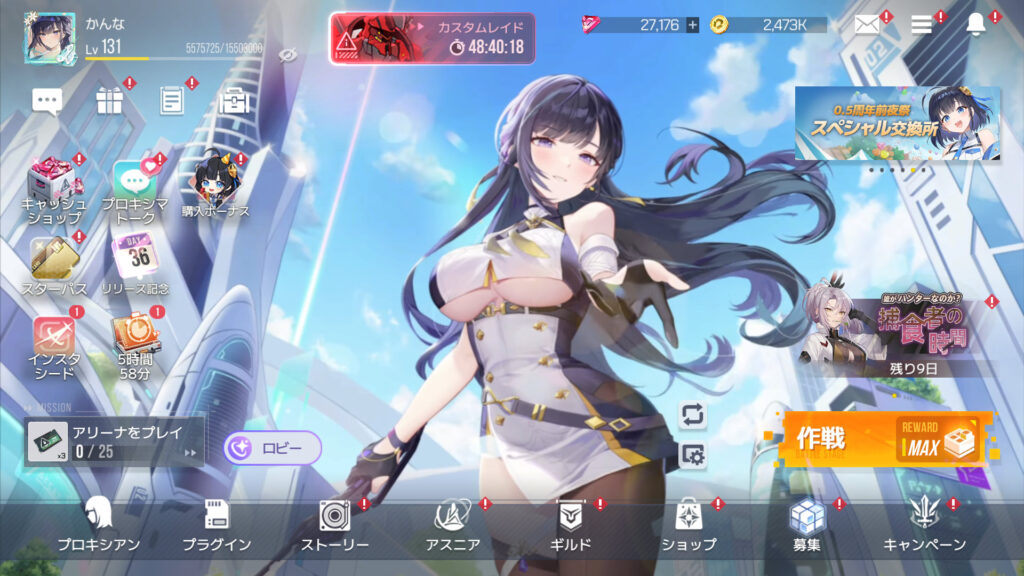Image resolution: width=1024 pixels, height=576 pixels.
Task: Show the notification bell alerts
Action: 976,25
